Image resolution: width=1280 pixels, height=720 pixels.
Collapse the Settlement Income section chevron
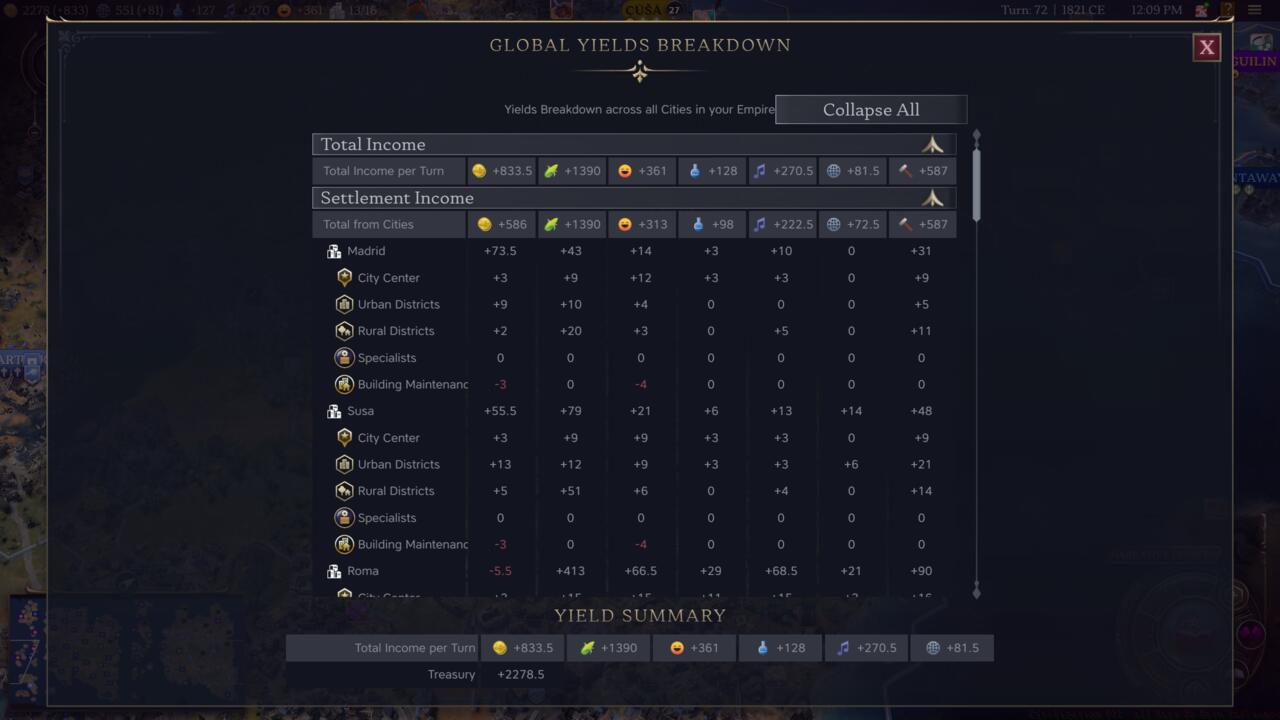tap(932, 198)
